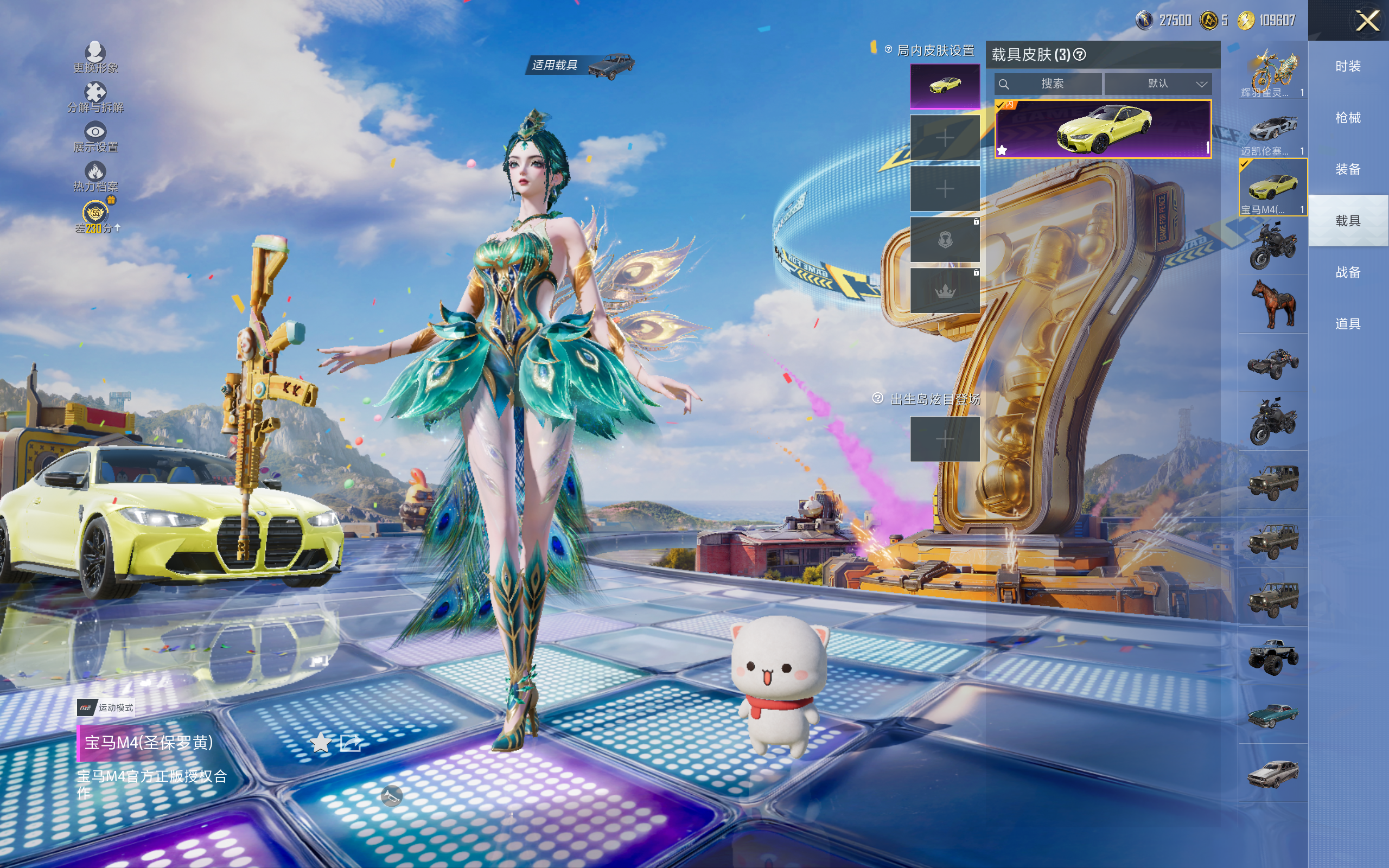Image resolution: width=1389 pixels, height=868 pixels.
Task: Choose the 迈凯伦塞纳 McLaren vehicle thumbnail
Action: pyautogui.click(x=1272, y=129)
